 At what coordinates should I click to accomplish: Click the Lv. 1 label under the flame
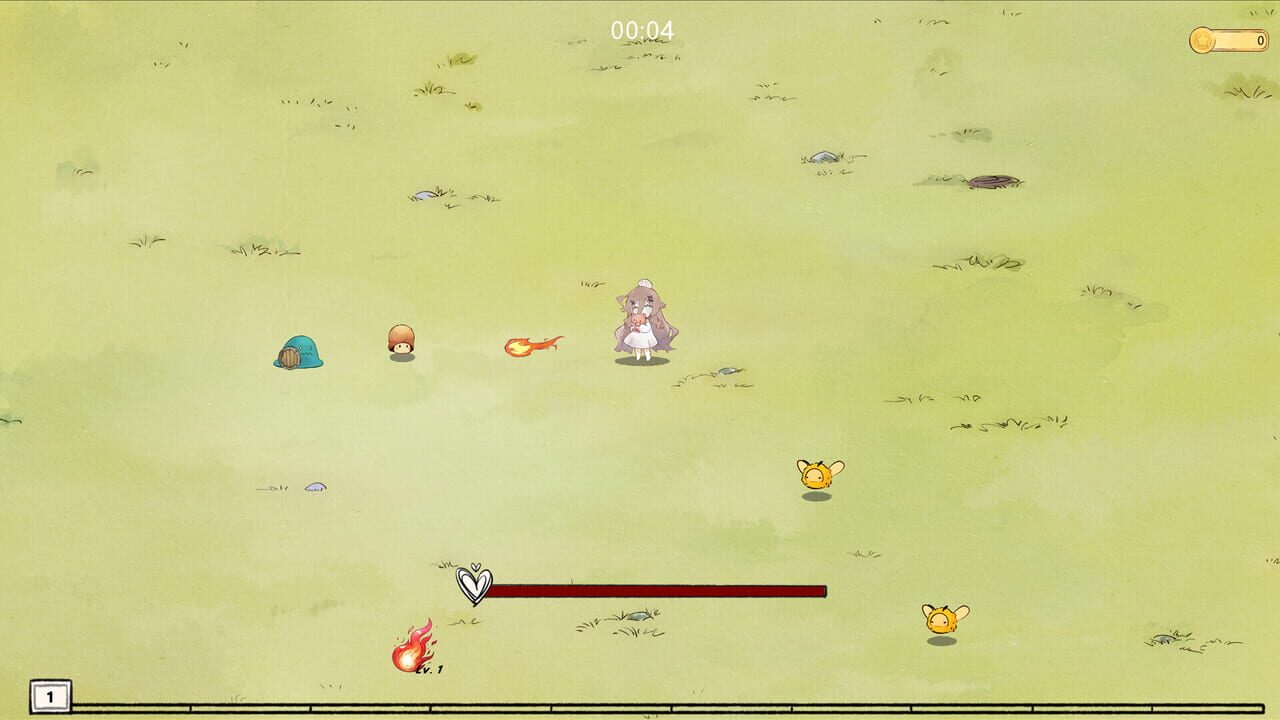click(x=432, y=671)
